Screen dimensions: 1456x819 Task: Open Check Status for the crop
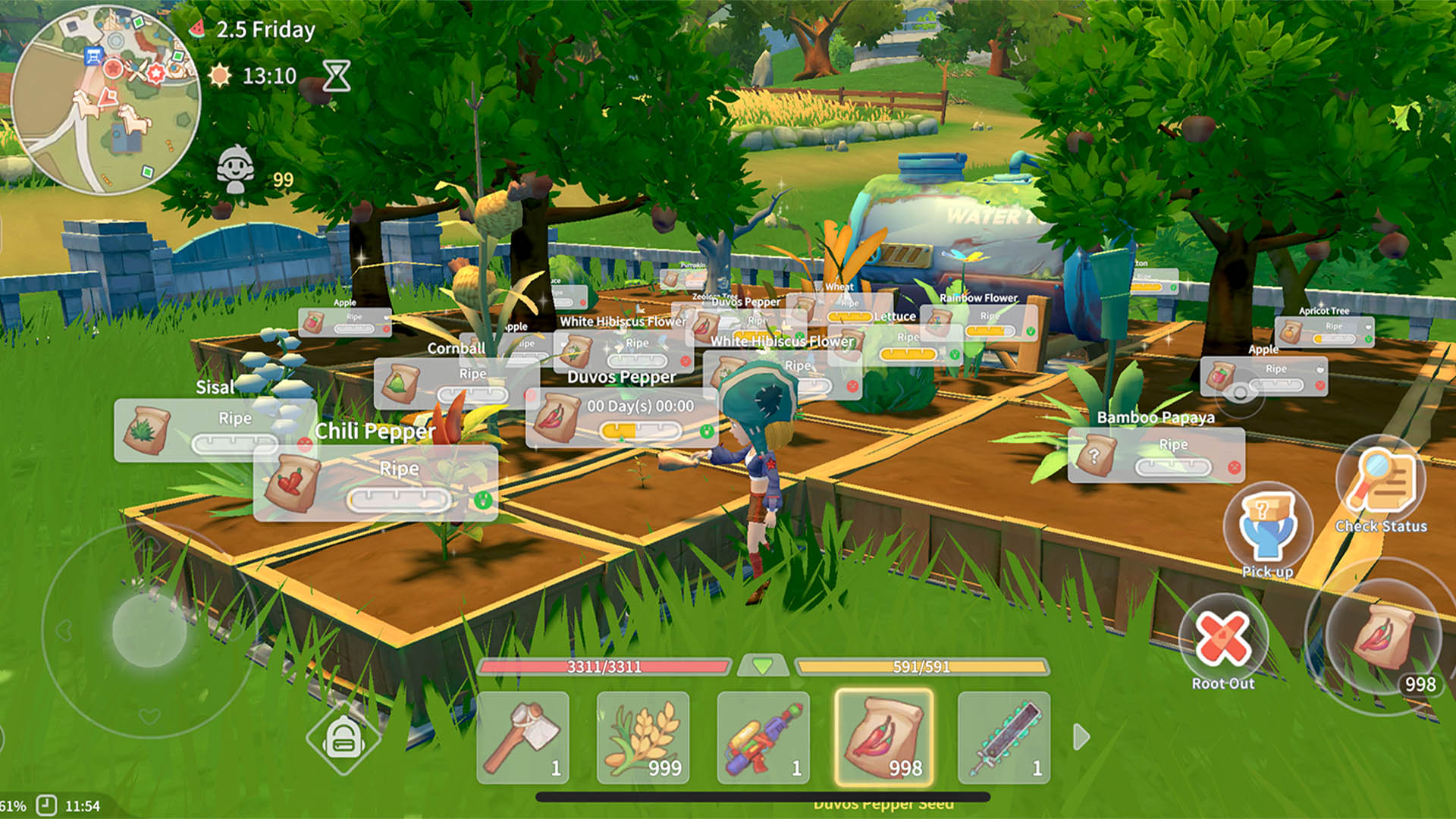pyautogui.click(x=1381, y=485)
